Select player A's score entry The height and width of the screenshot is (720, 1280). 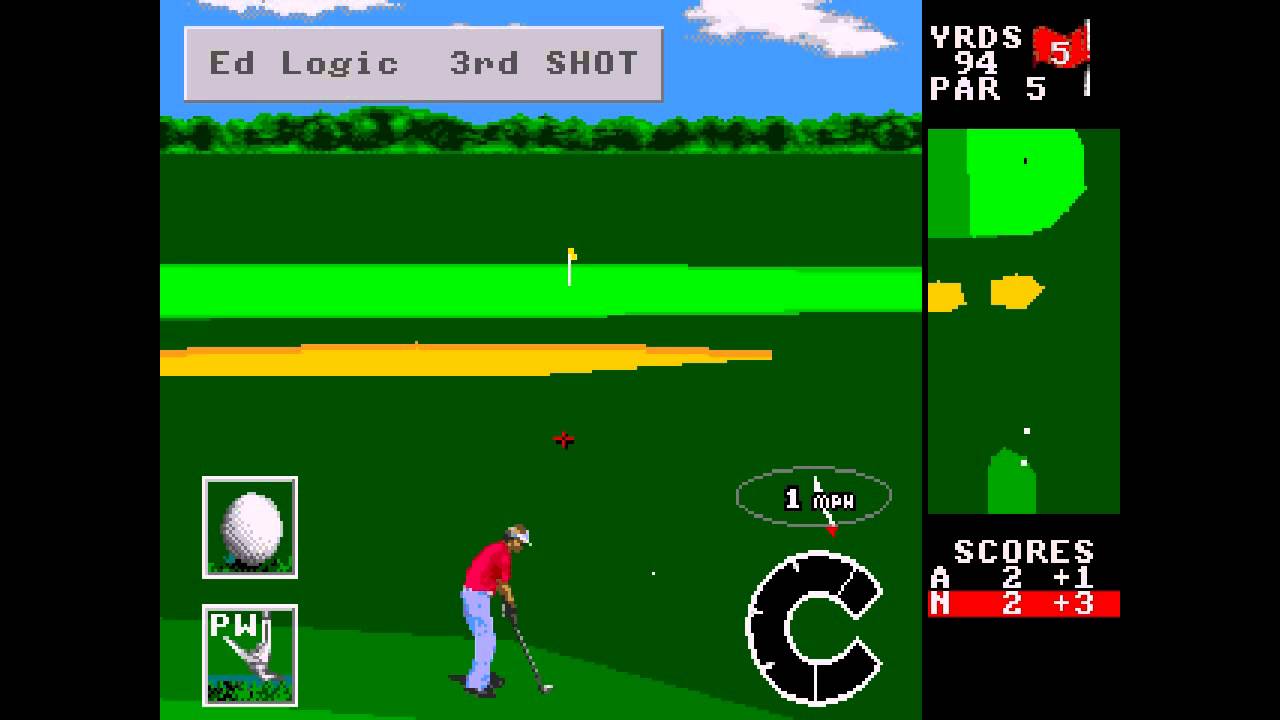point(1010,577)
